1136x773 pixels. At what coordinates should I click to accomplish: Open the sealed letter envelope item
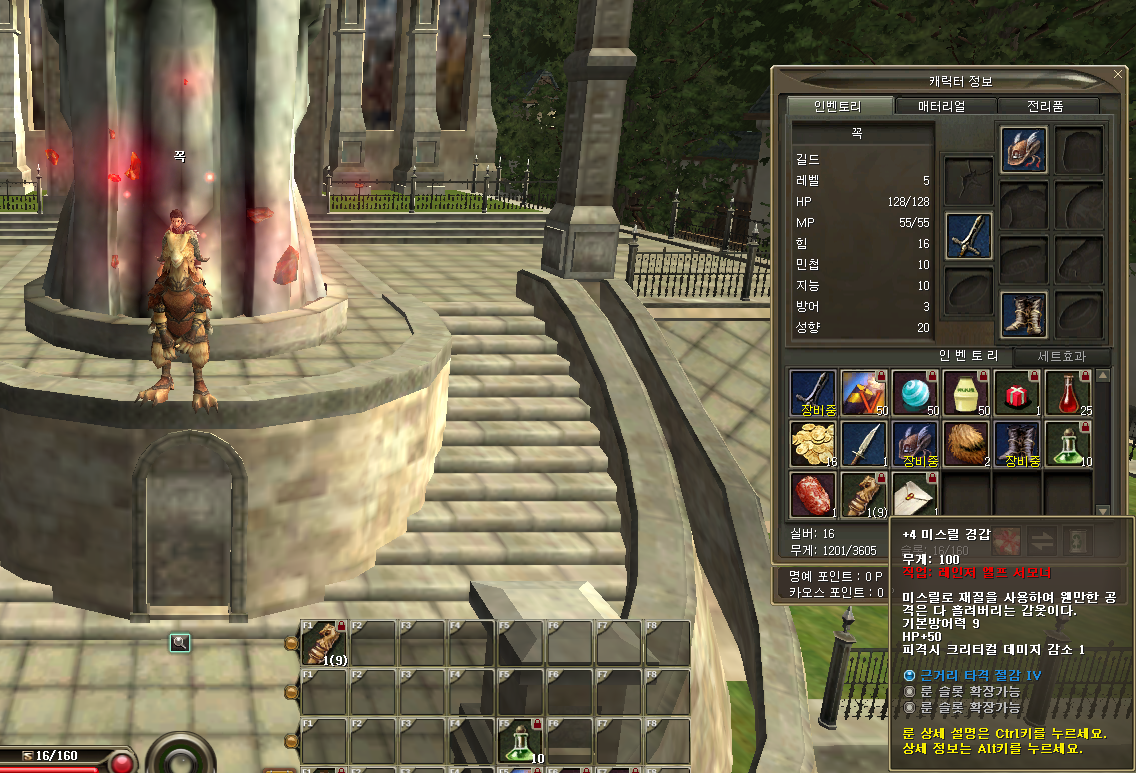[914, 495]
